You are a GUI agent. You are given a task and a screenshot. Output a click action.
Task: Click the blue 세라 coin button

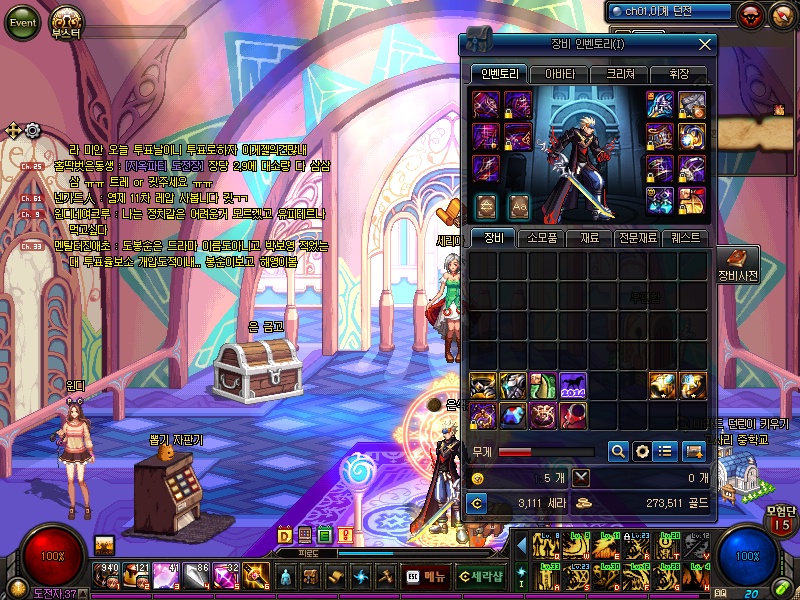tap(478, 503)
